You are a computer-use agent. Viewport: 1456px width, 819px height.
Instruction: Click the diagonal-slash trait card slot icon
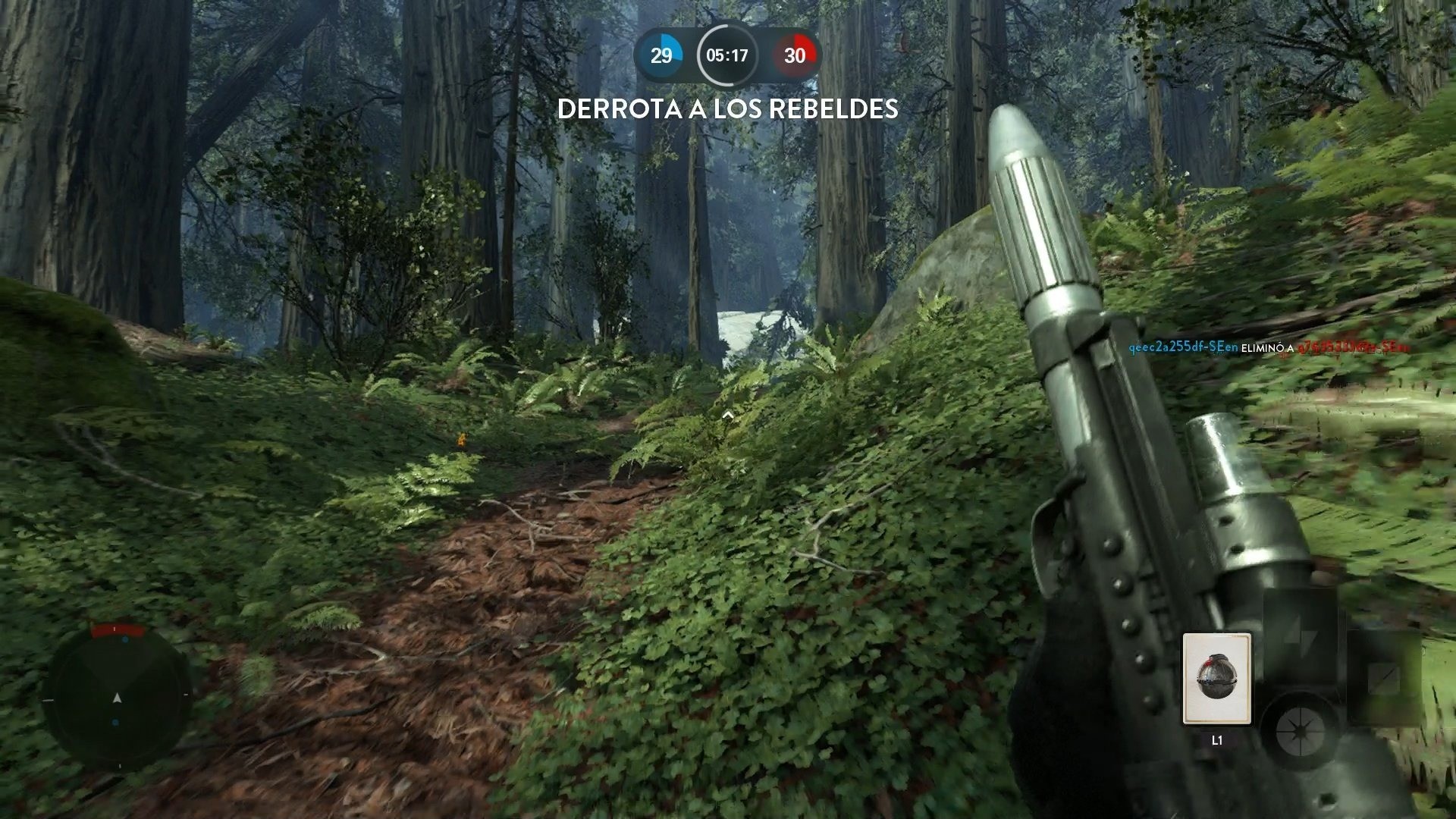[x=1383, y=676]
